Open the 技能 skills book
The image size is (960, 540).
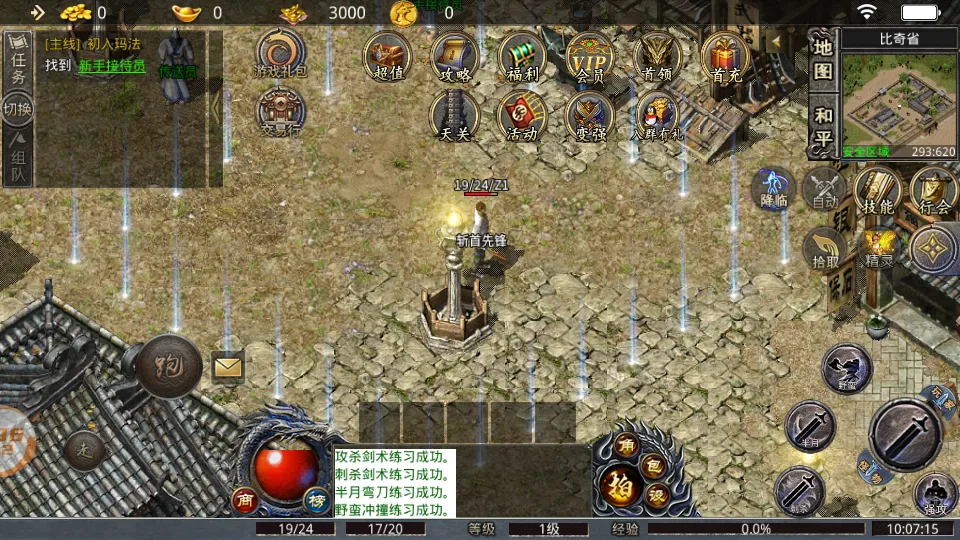[x=878, y=190]
